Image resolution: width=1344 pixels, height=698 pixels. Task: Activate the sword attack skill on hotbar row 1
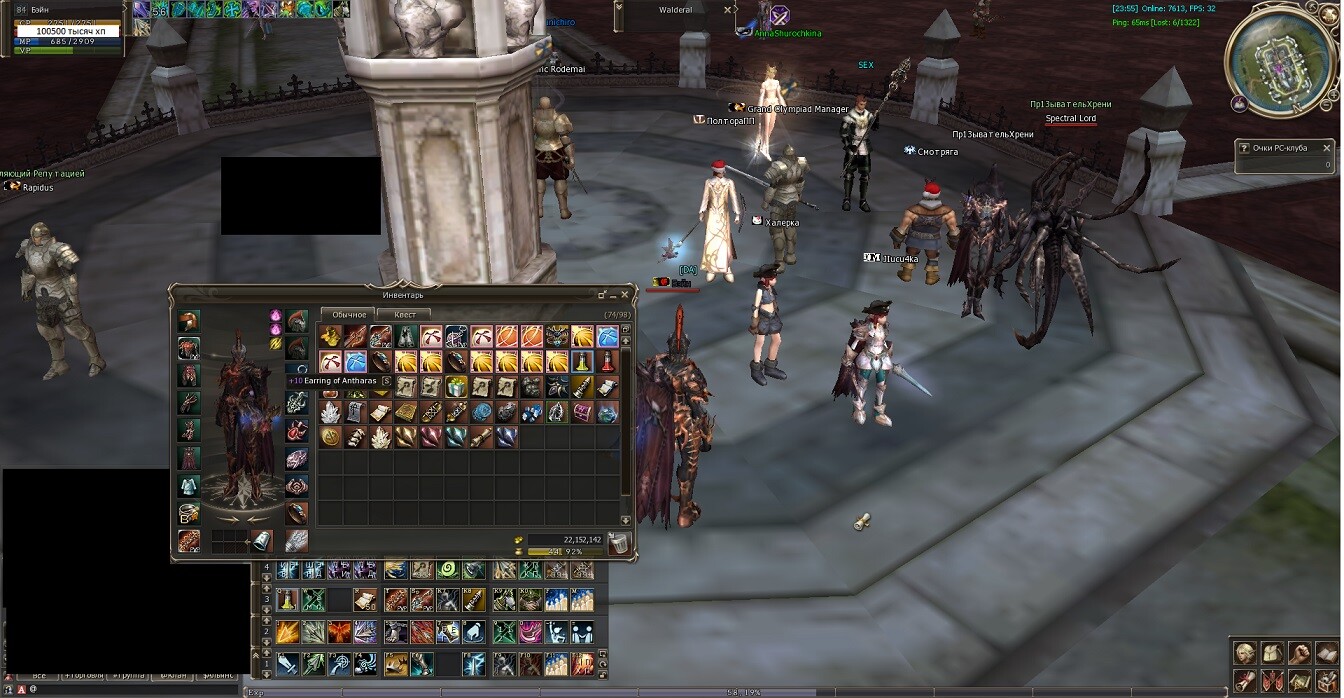pyautogui.click(x=288, y=663)
